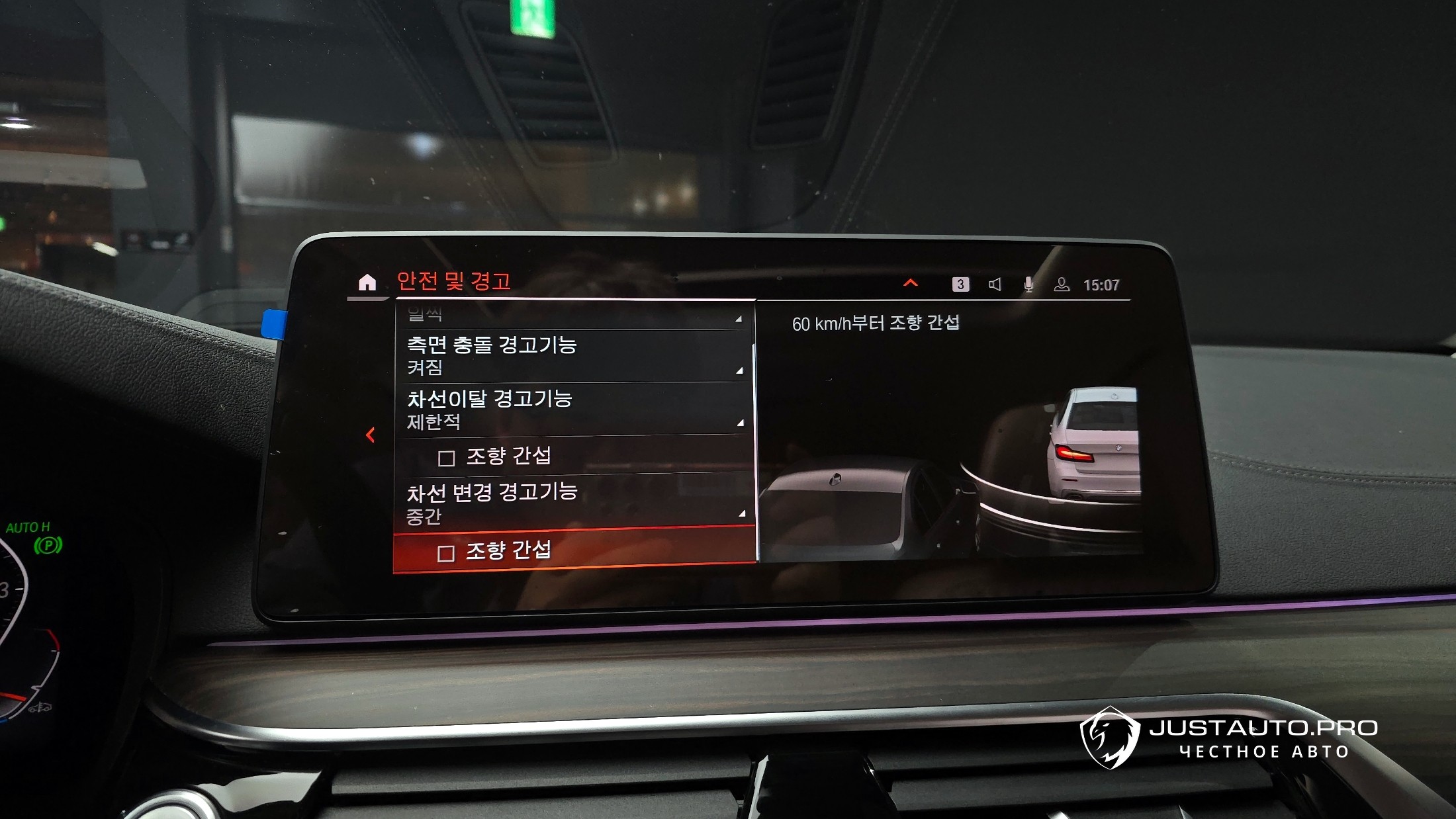
Task: Open 차선이탈 경고기능 setting
Action: [573, 409]
